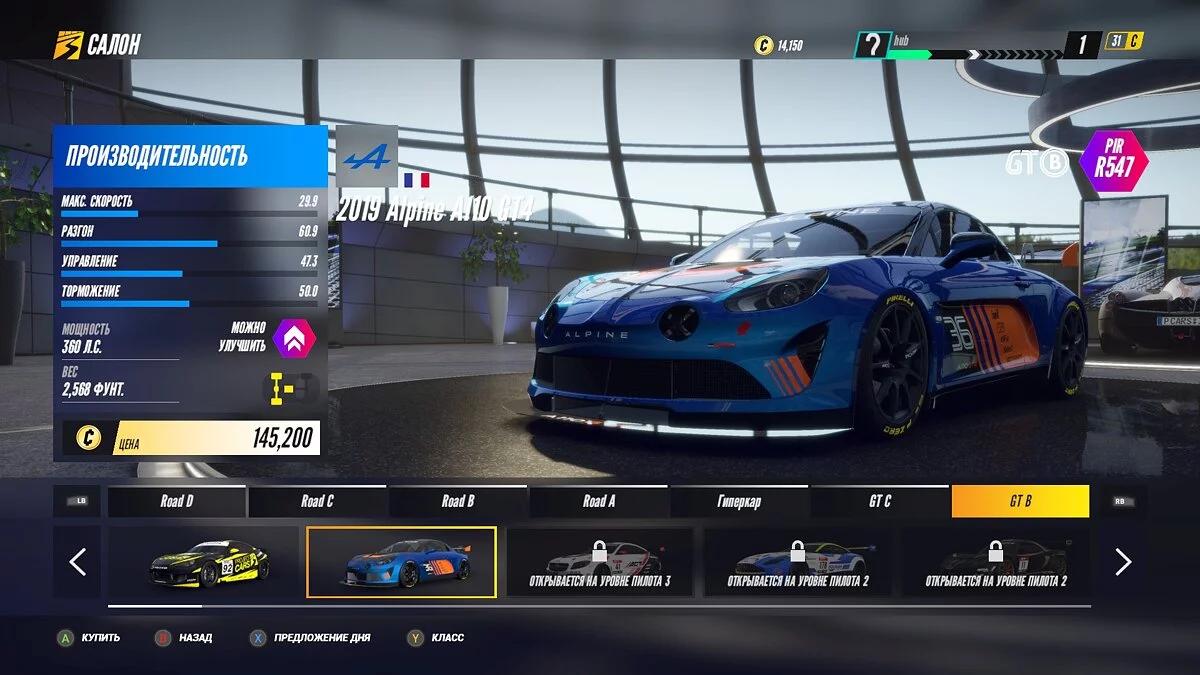The width and height of the screenshot is (1200, 675).
Task: Open the pilot level hub profile bar
Action: [960, 45]
